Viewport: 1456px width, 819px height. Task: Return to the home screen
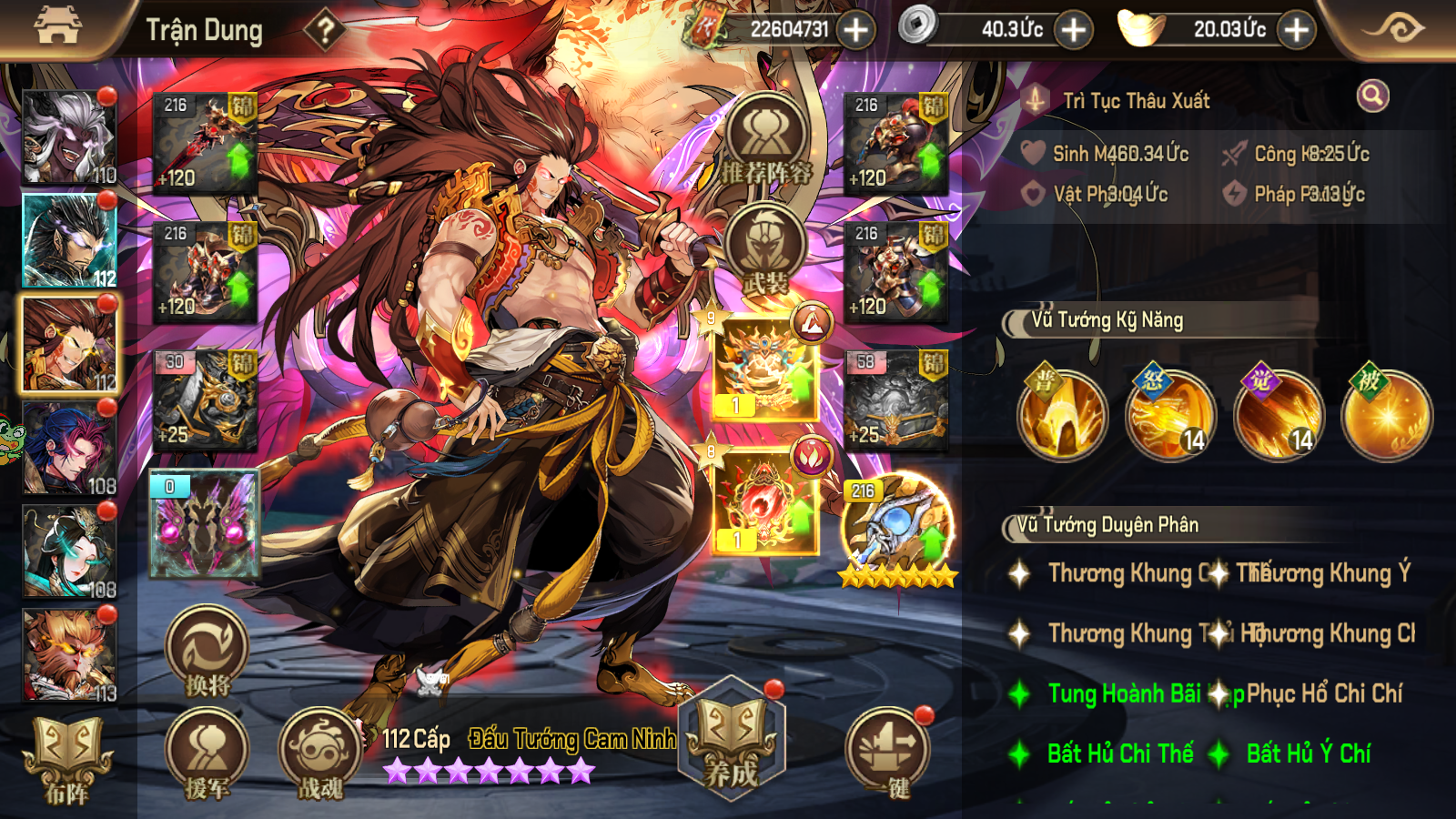(57, 25)
